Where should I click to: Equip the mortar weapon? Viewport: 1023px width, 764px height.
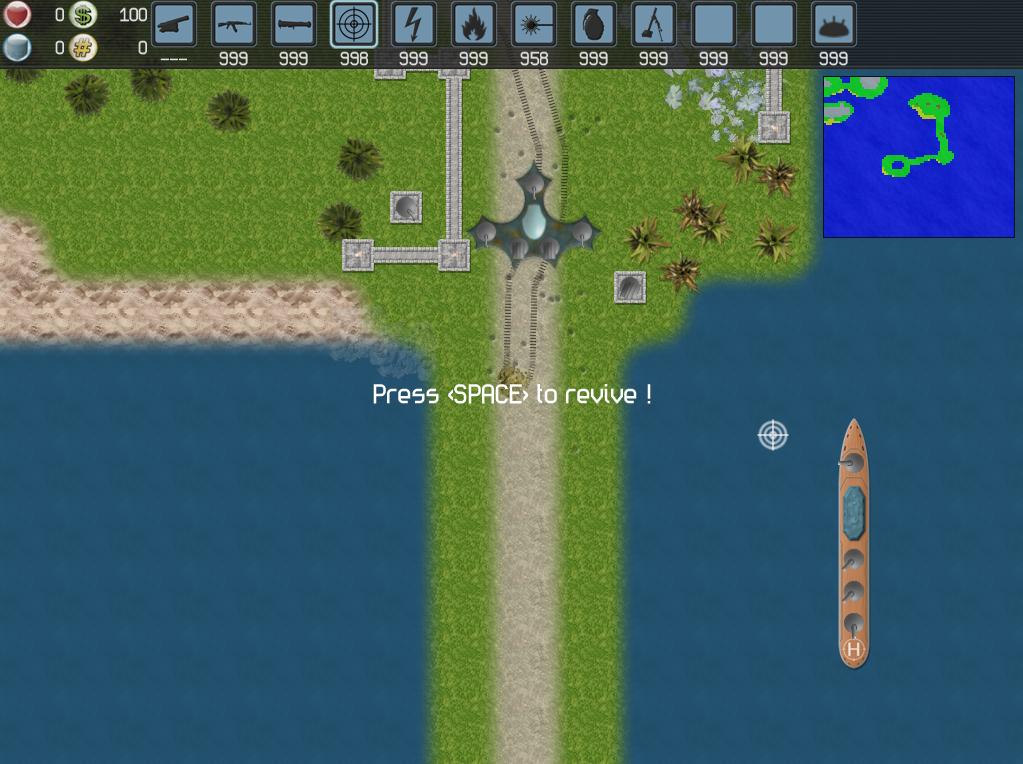[654, 25]
